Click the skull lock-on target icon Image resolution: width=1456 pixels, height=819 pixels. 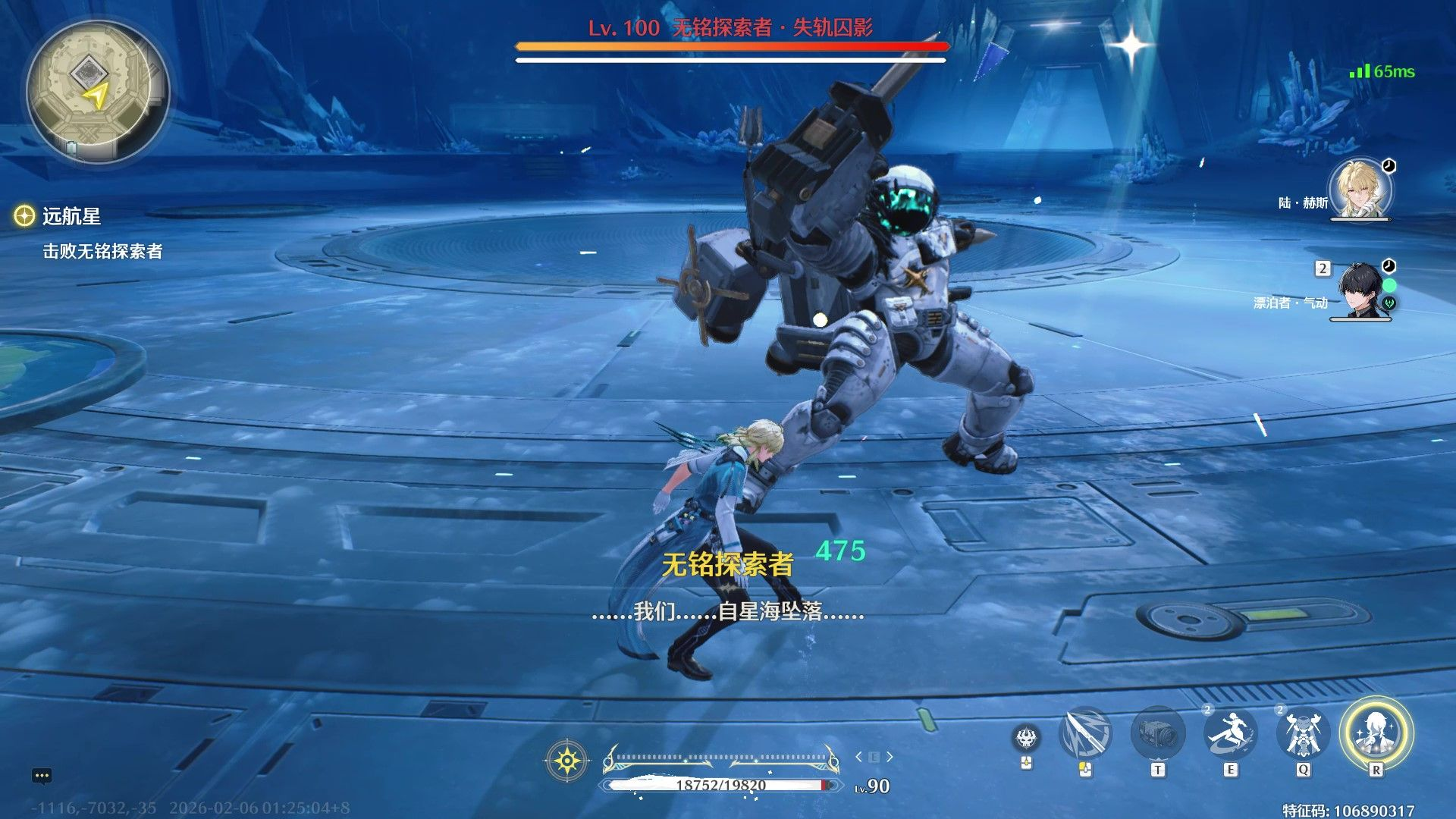1026,737
